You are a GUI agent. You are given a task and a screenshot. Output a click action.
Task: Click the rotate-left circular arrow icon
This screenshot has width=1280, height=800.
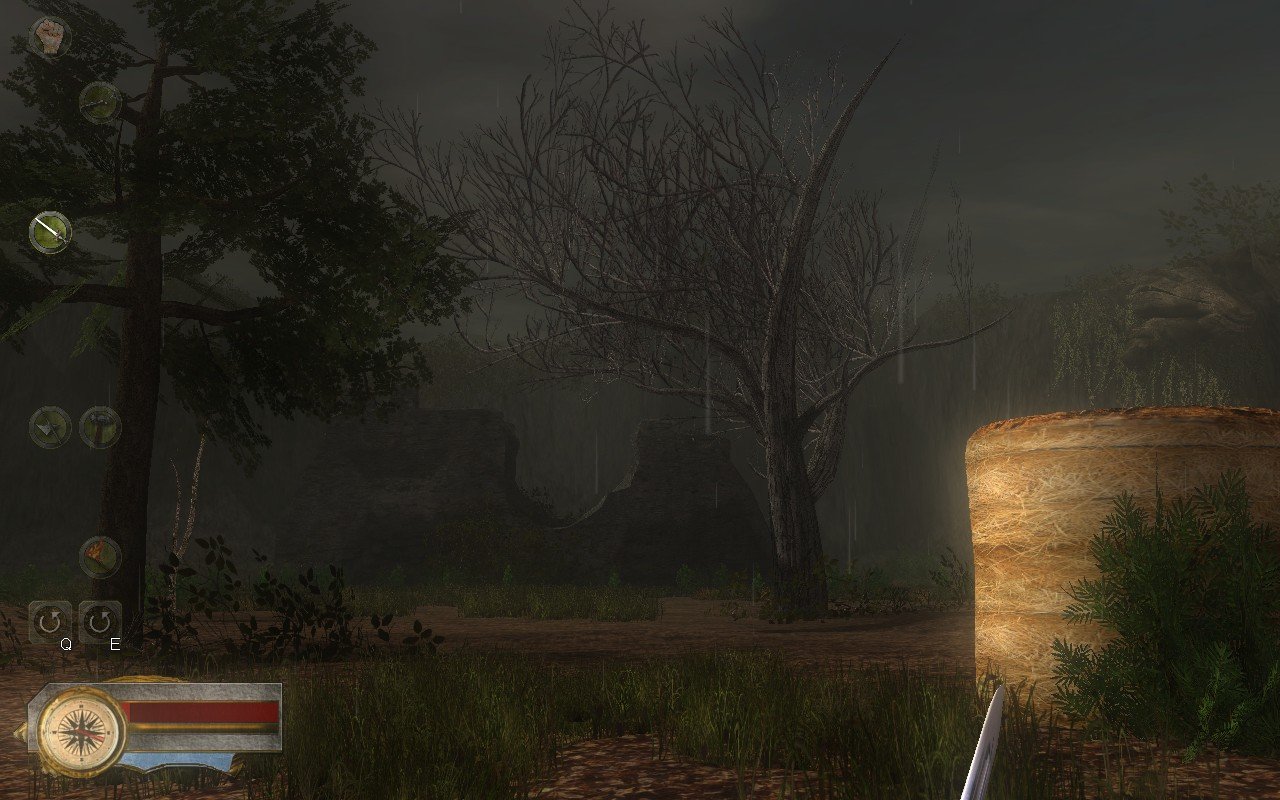point(48,620)
